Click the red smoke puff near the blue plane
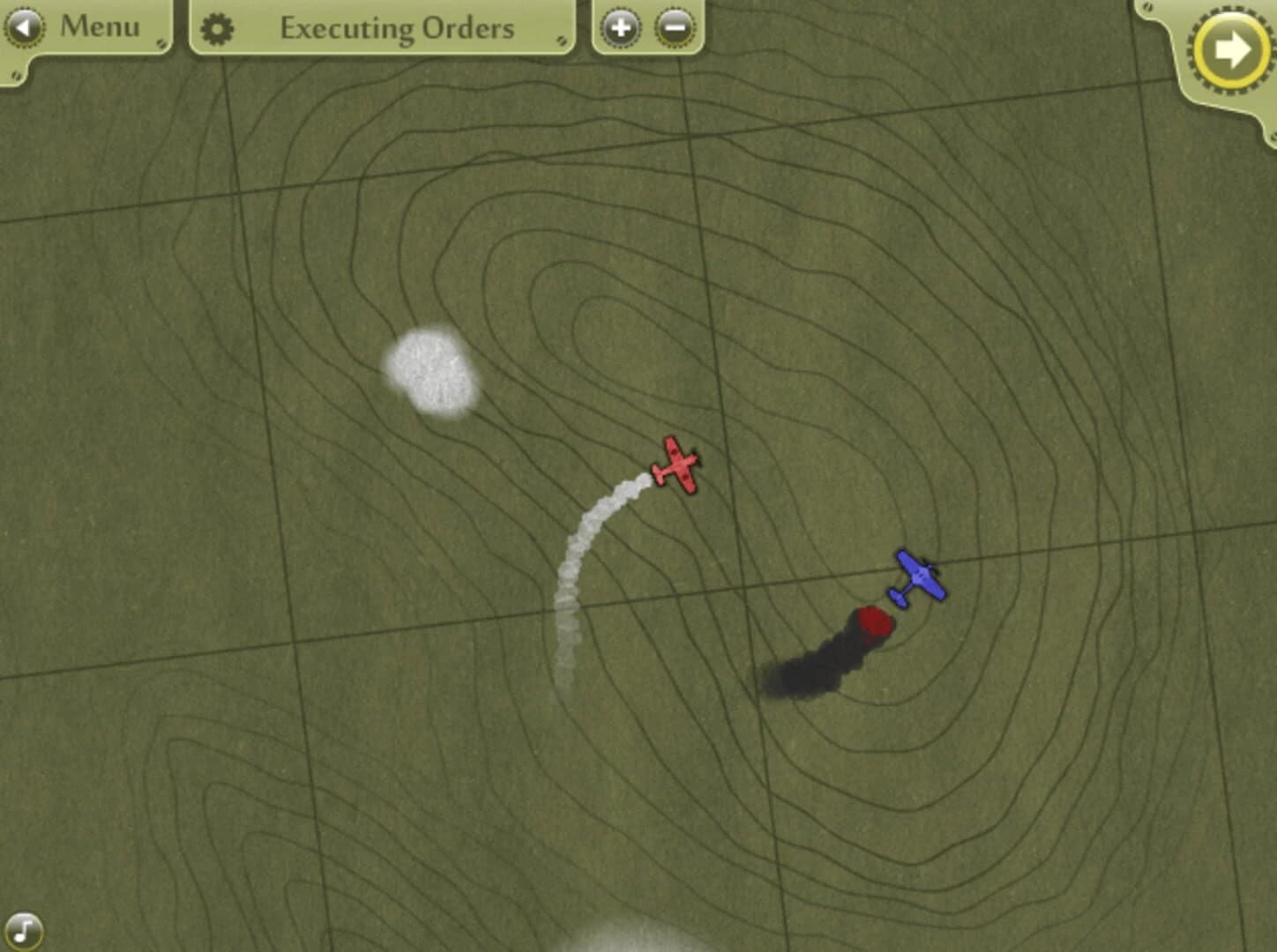This screenshot has height=952, width=1277. click(872, 622)
